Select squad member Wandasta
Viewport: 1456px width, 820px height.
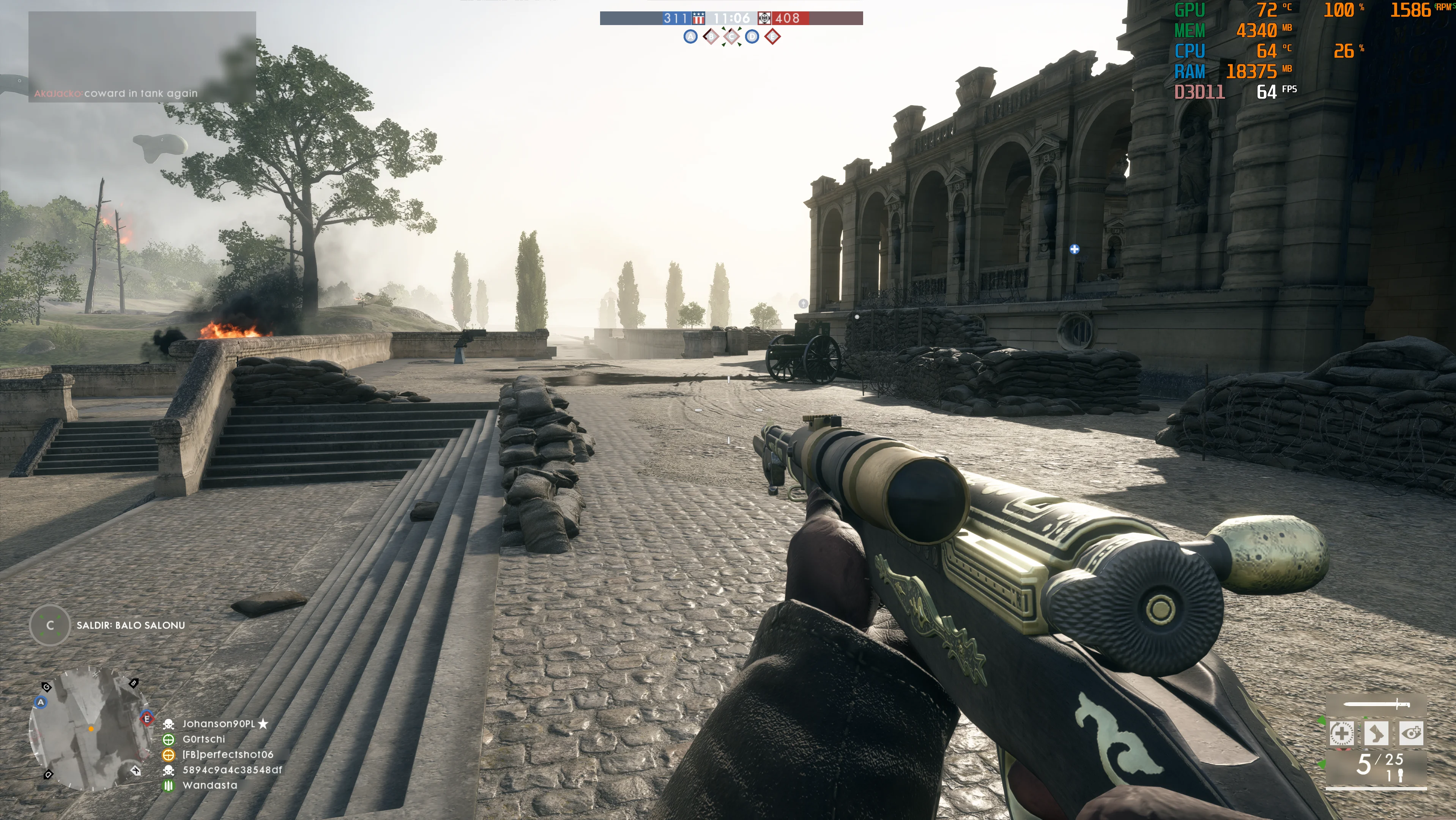210,785
